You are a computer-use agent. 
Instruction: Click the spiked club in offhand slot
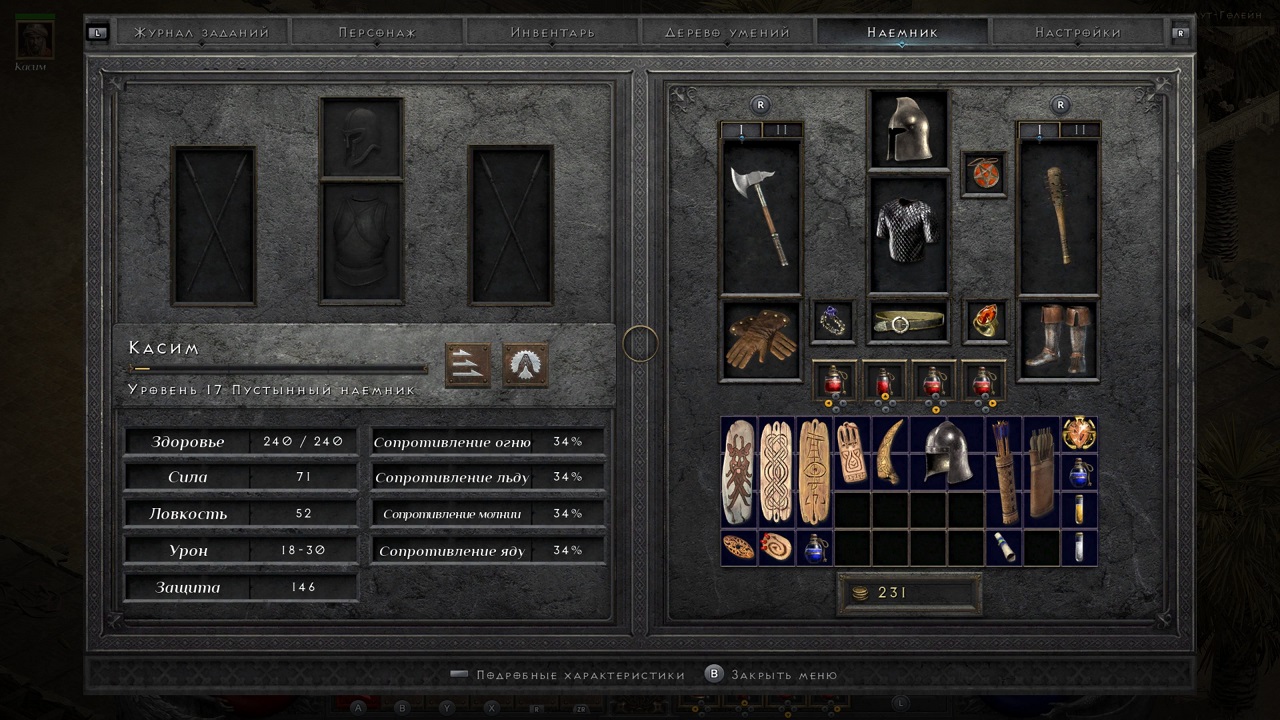tap(1058, 215)
